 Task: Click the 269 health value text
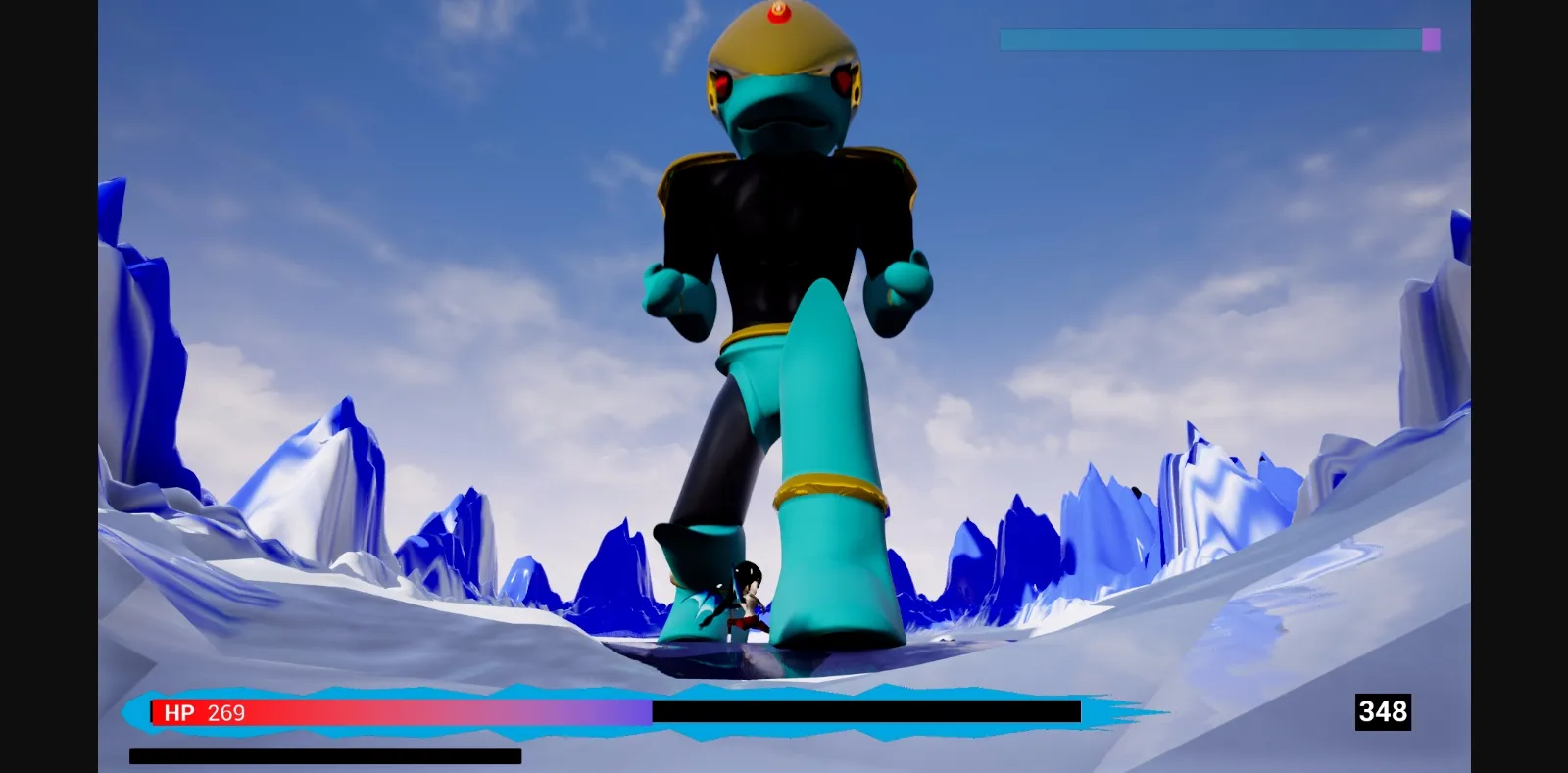227,713
